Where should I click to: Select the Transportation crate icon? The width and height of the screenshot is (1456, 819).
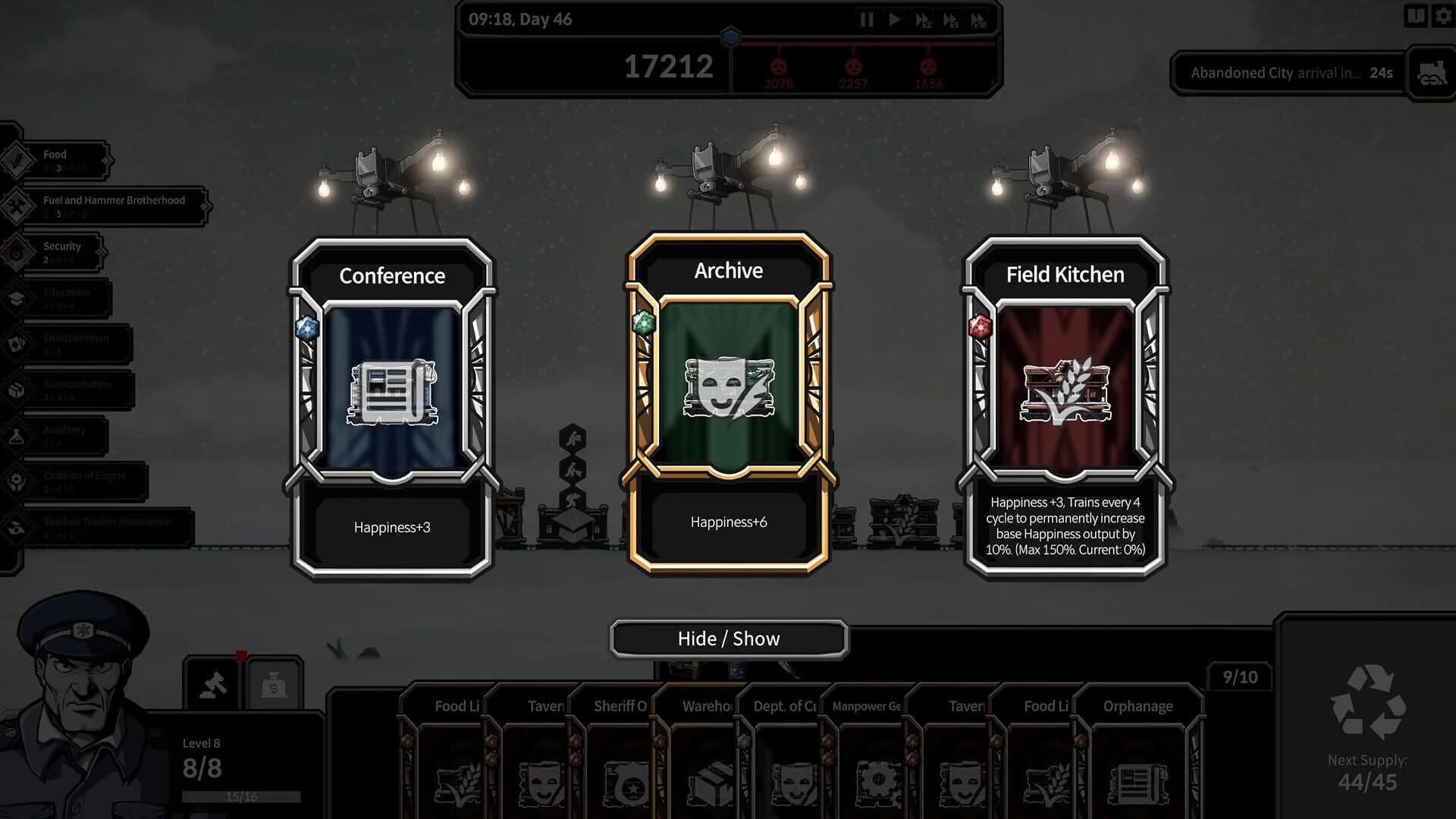point(15,388)
